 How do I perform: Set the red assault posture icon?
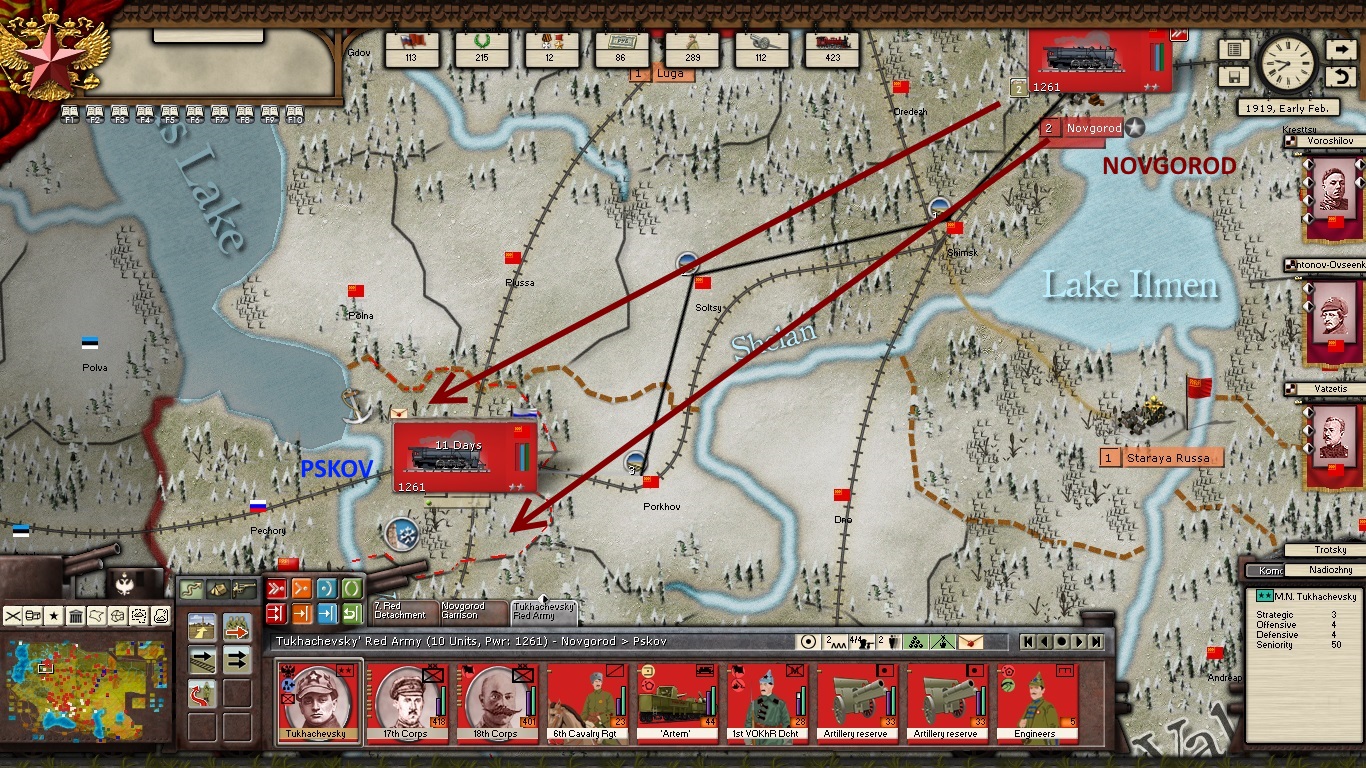(x=277, y=588)
